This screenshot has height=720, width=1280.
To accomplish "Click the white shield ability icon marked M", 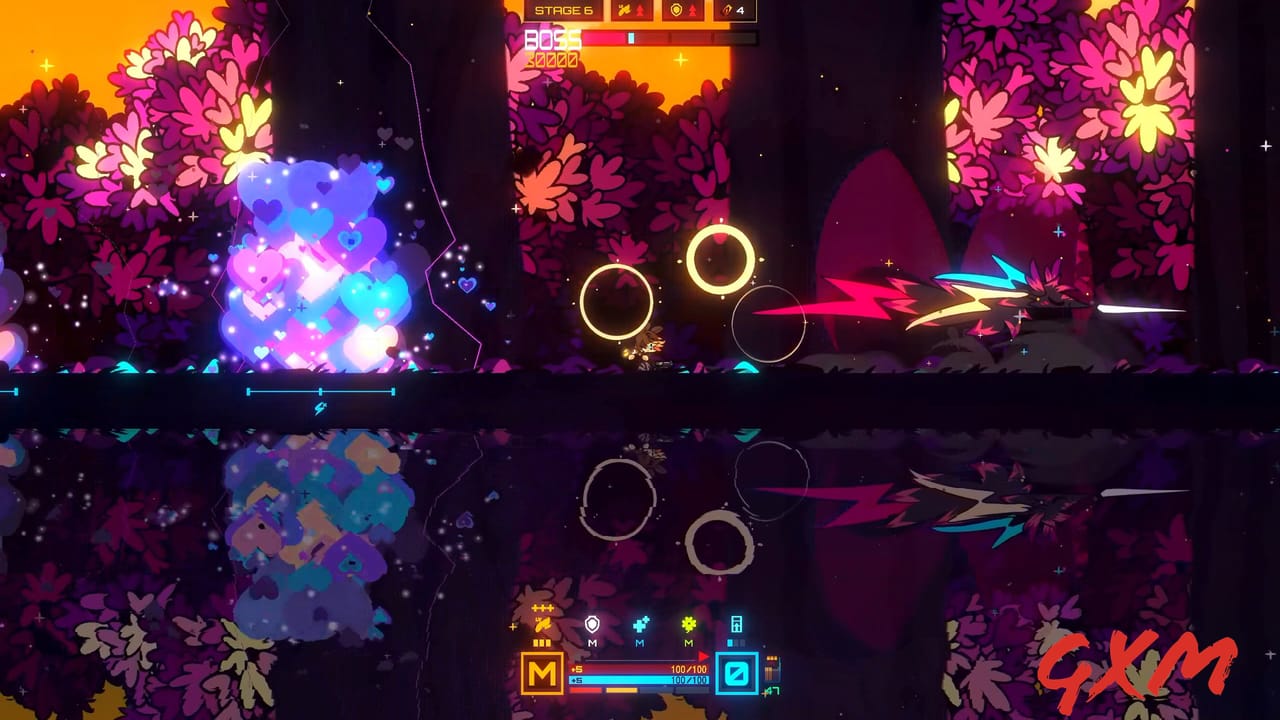I will click(x=592, y=622).
